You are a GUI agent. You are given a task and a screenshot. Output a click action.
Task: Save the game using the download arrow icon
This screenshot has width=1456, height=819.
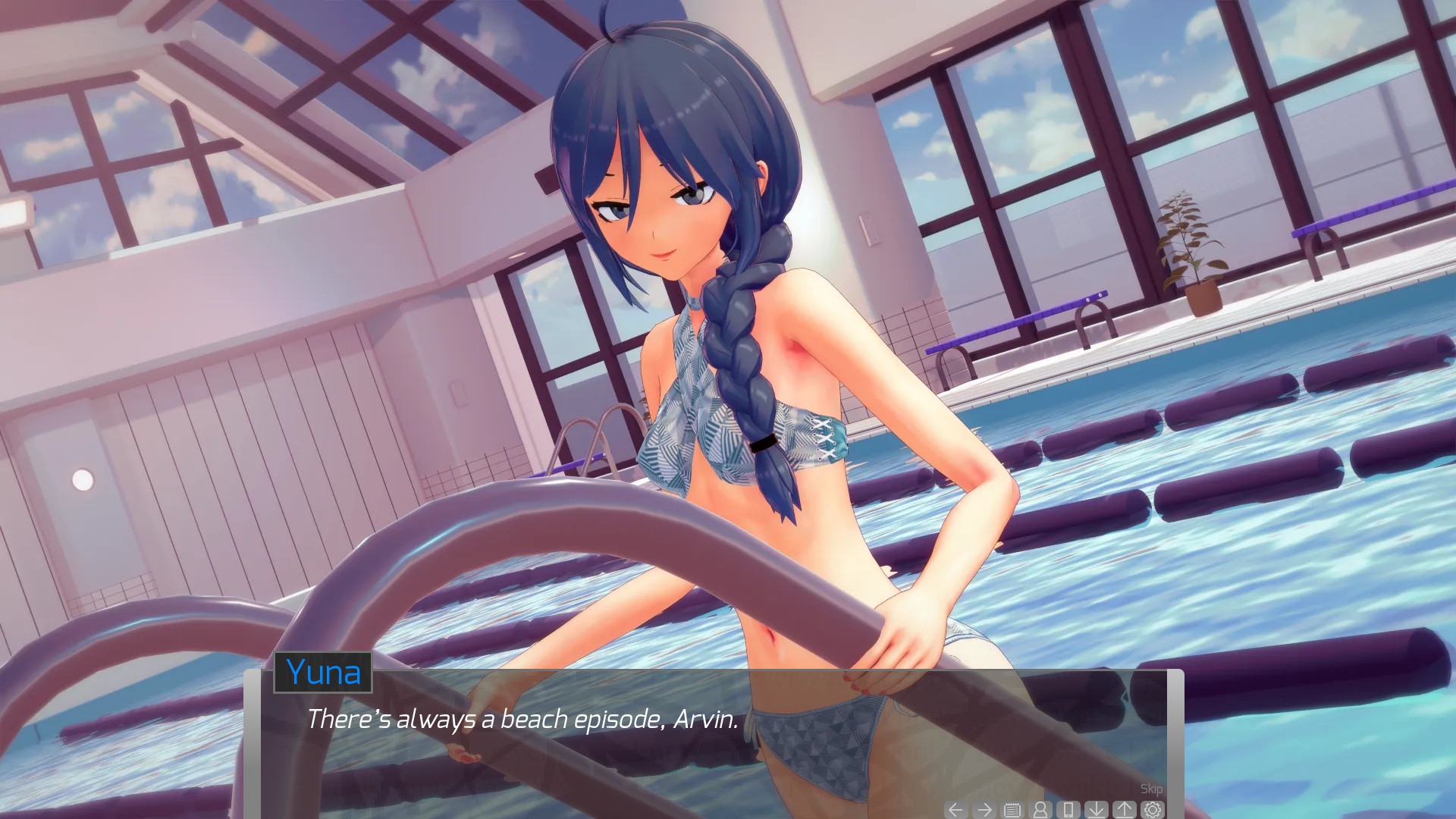pyautogui.click(x=1096, y=810)
